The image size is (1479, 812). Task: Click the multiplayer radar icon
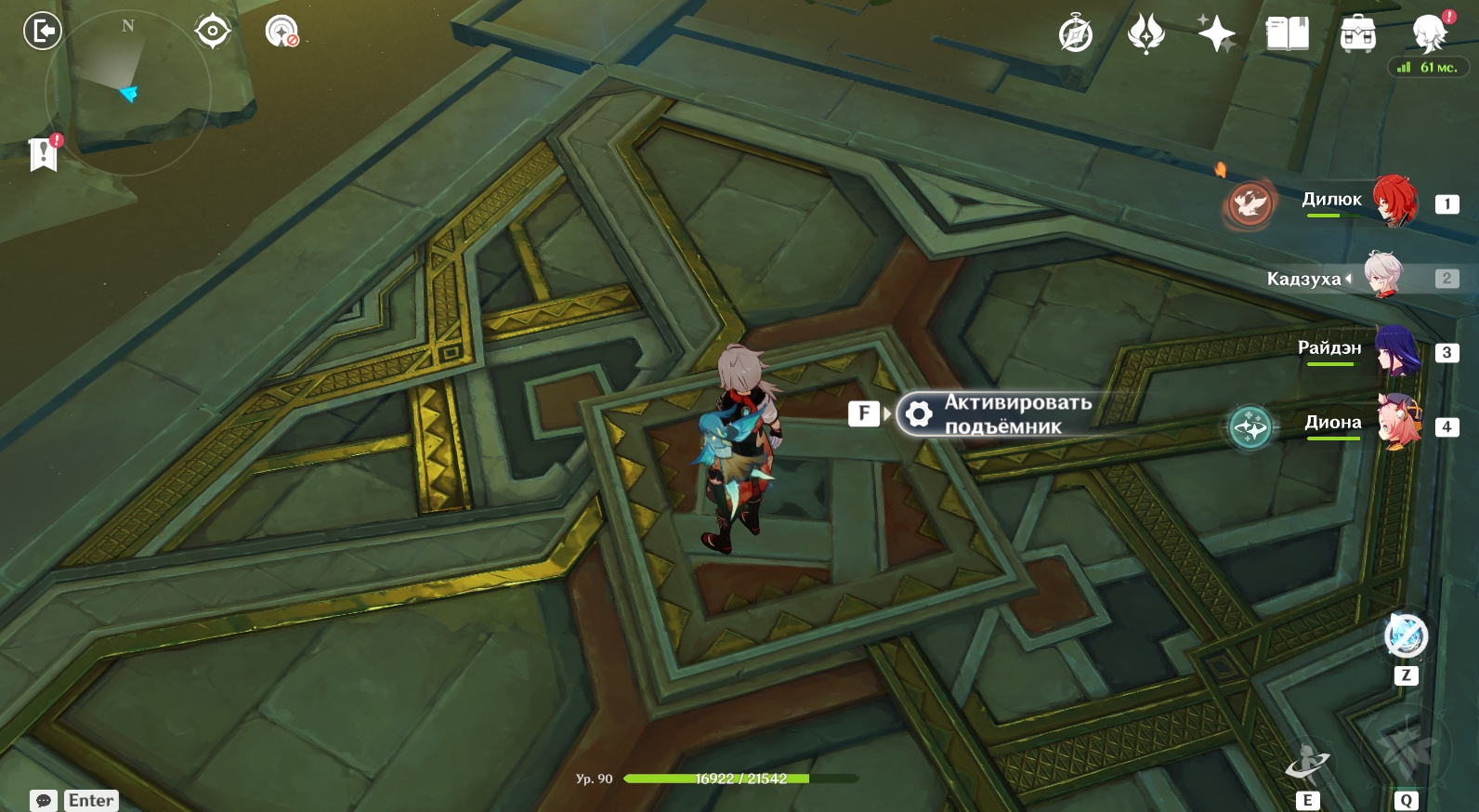point(281,32)
